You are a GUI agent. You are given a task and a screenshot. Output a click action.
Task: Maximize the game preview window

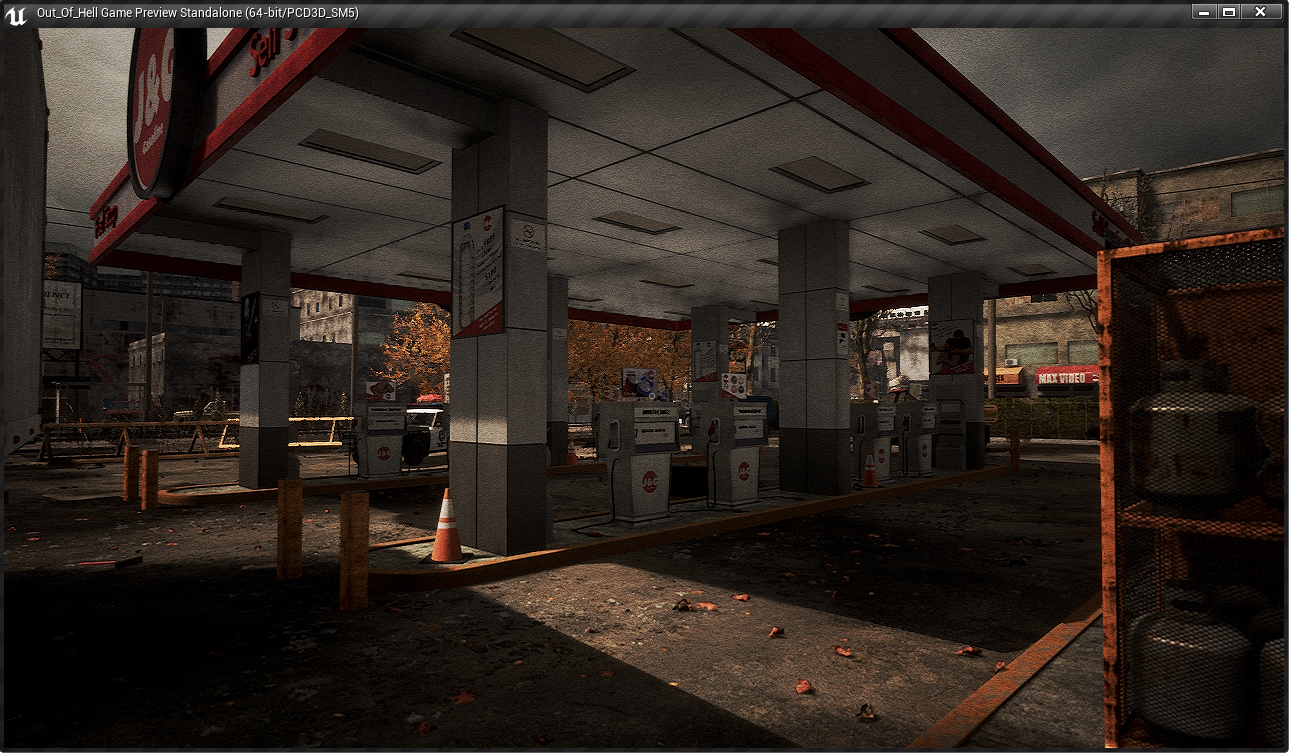tap(1229, 12)
